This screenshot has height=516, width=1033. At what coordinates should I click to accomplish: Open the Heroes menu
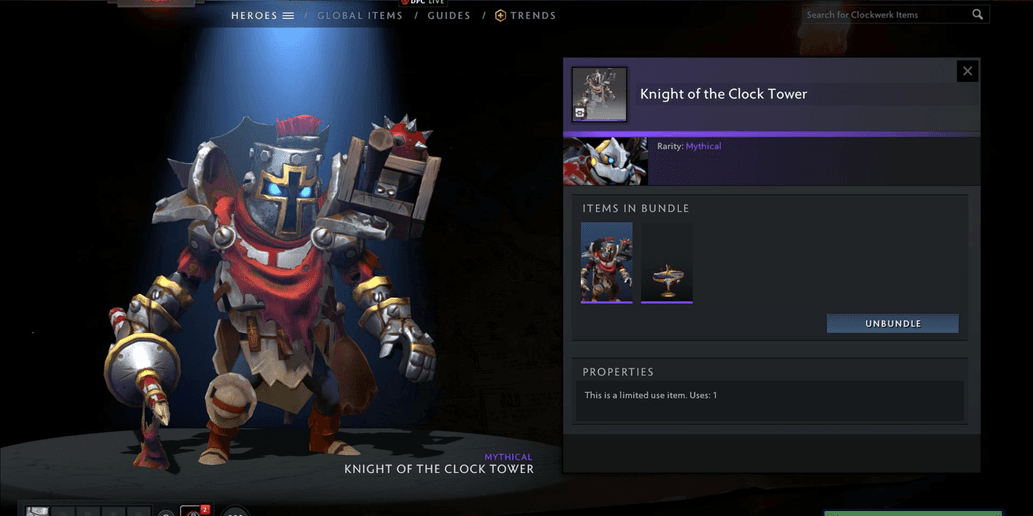coord(262,16)
